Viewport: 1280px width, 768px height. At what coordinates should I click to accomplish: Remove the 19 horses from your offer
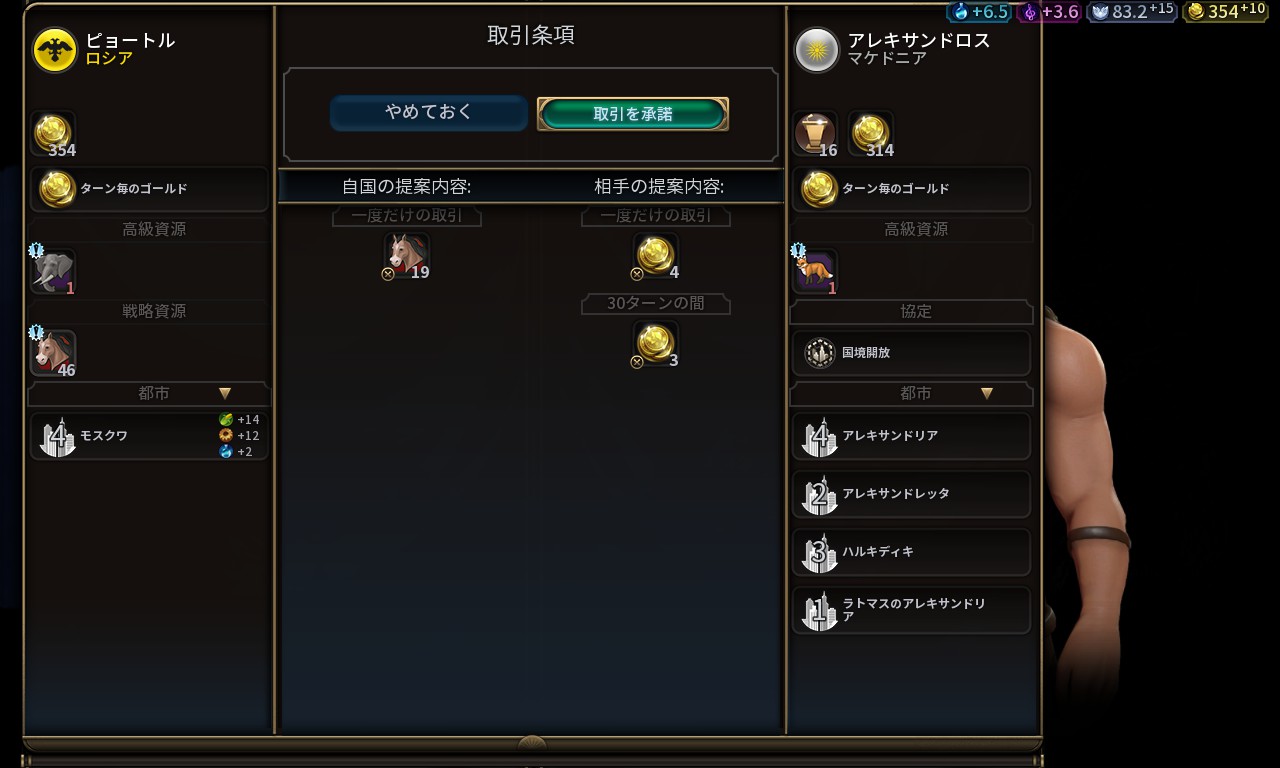click(407, 256)
